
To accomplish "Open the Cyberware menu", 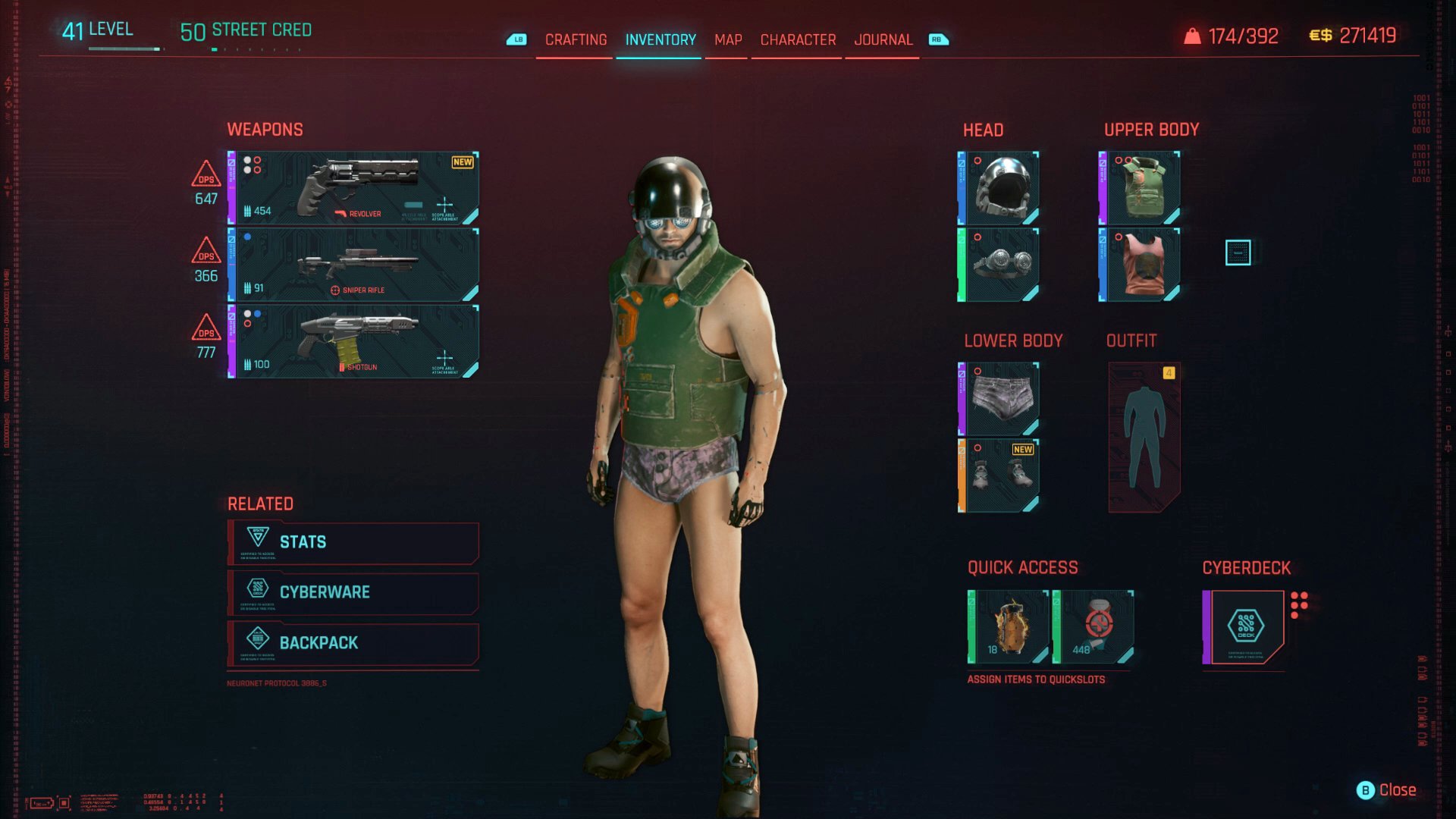I will (353, 592).
